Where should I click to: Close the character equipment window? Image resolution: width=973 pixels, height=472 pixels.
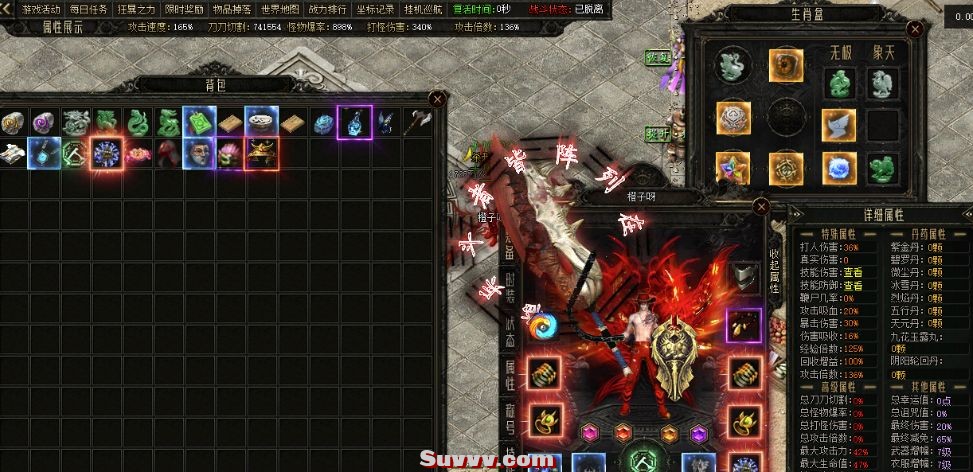coord(761,207)
